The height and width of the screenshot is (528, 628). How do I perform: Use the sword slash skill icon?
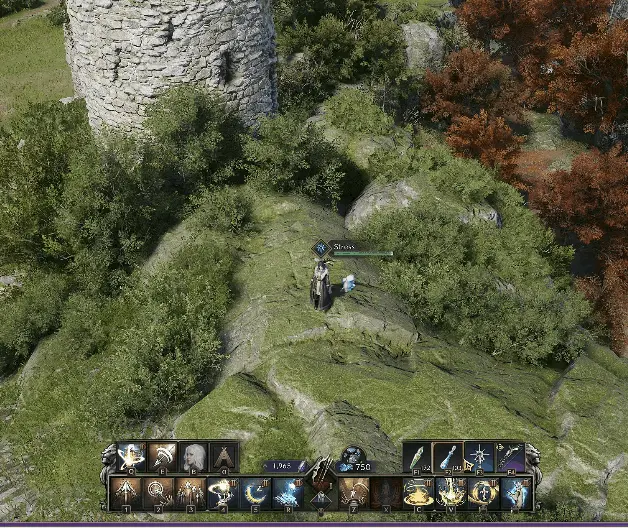tap(163, 458)
